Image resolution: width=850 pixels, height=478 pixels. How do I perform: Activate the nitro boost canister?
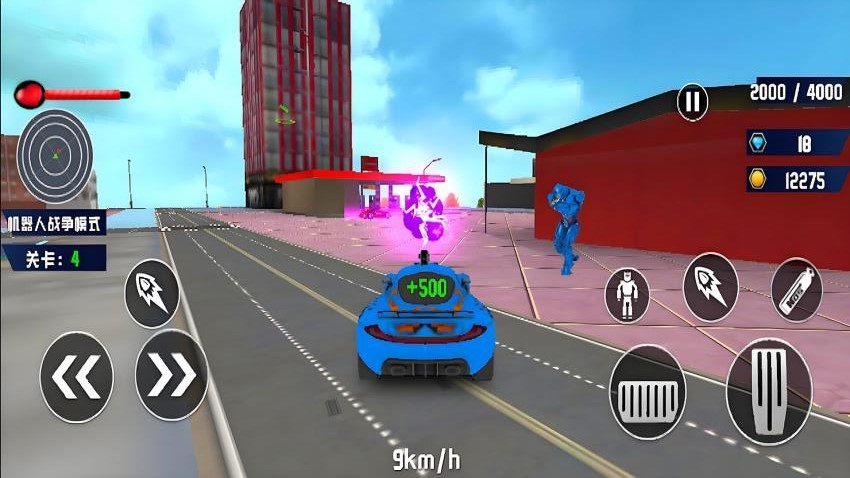[797, 290]
